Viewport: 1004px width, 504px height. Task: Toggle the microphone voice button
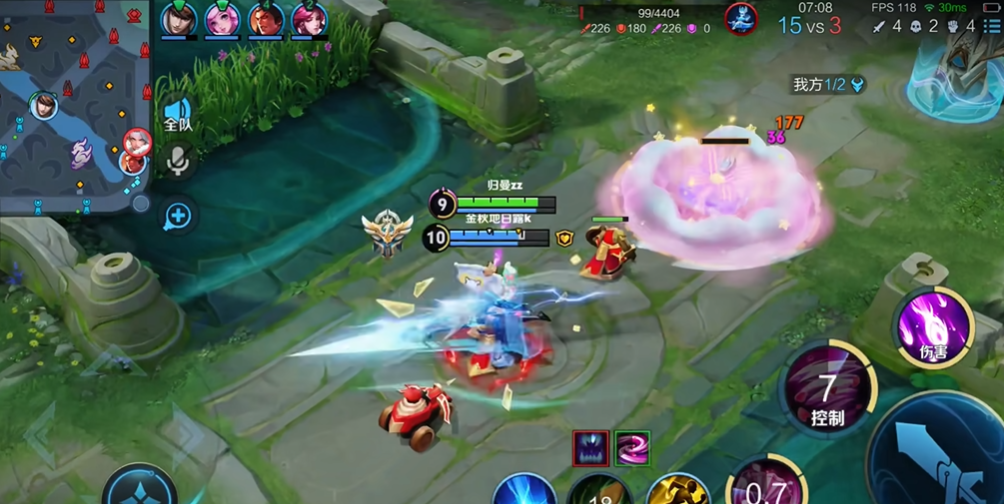point(178,160)
